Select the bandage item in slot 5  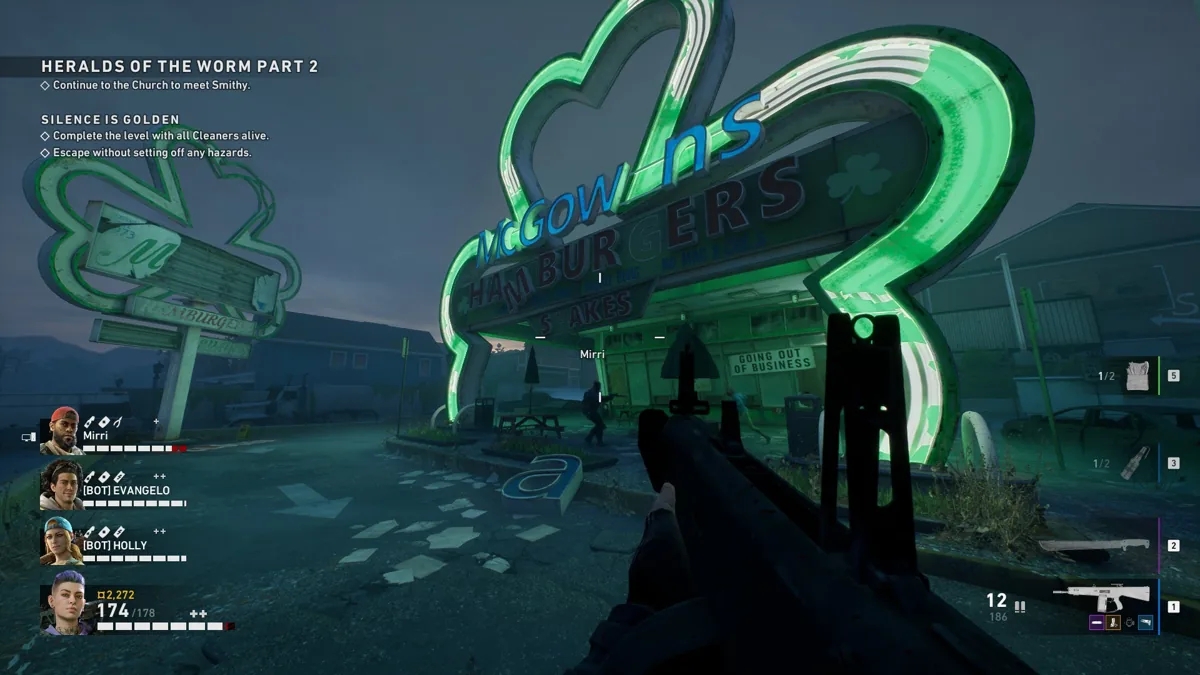point(1137,376)
